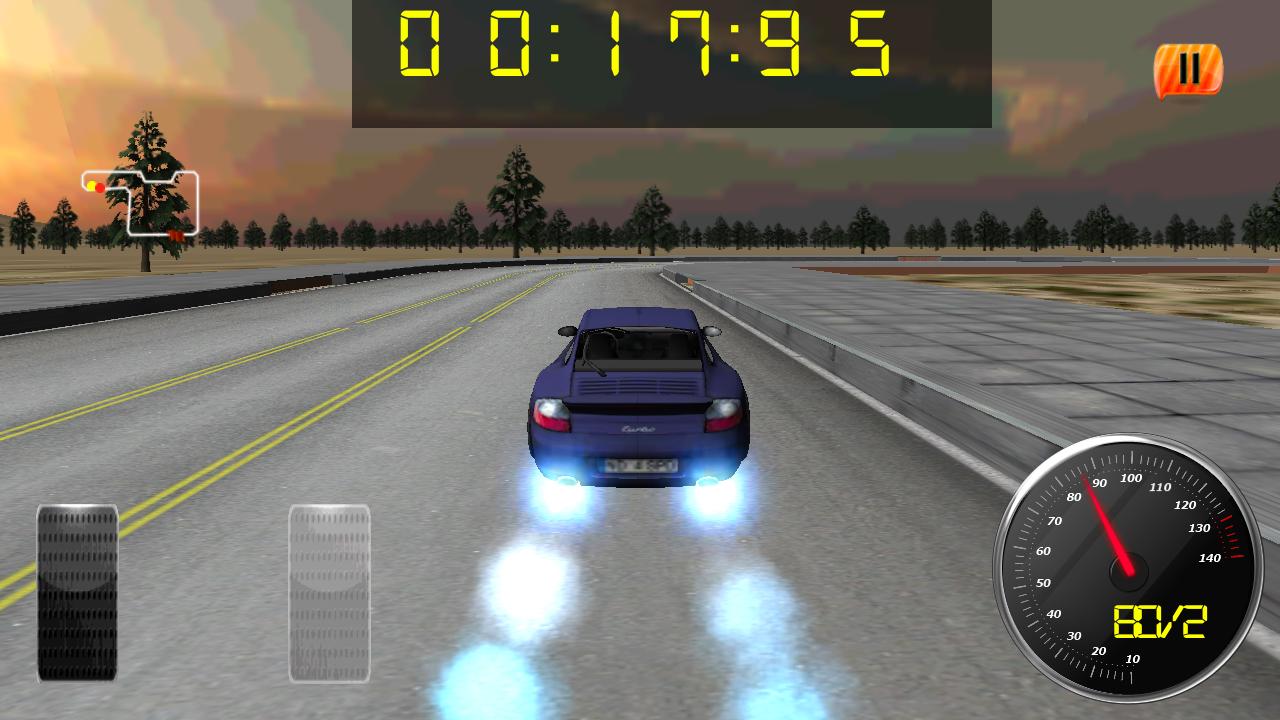Tap the yellow player marker on the minimap

pos(92,186)
